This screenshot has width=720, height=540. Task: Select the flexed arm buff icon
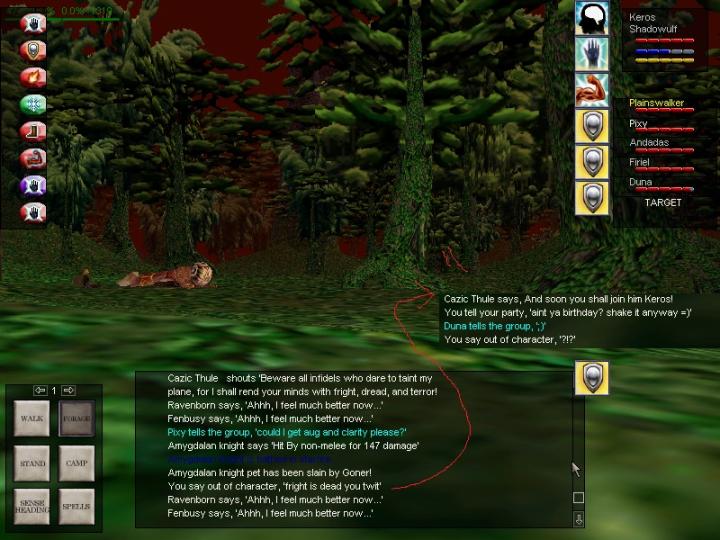(x=592, y=90)
